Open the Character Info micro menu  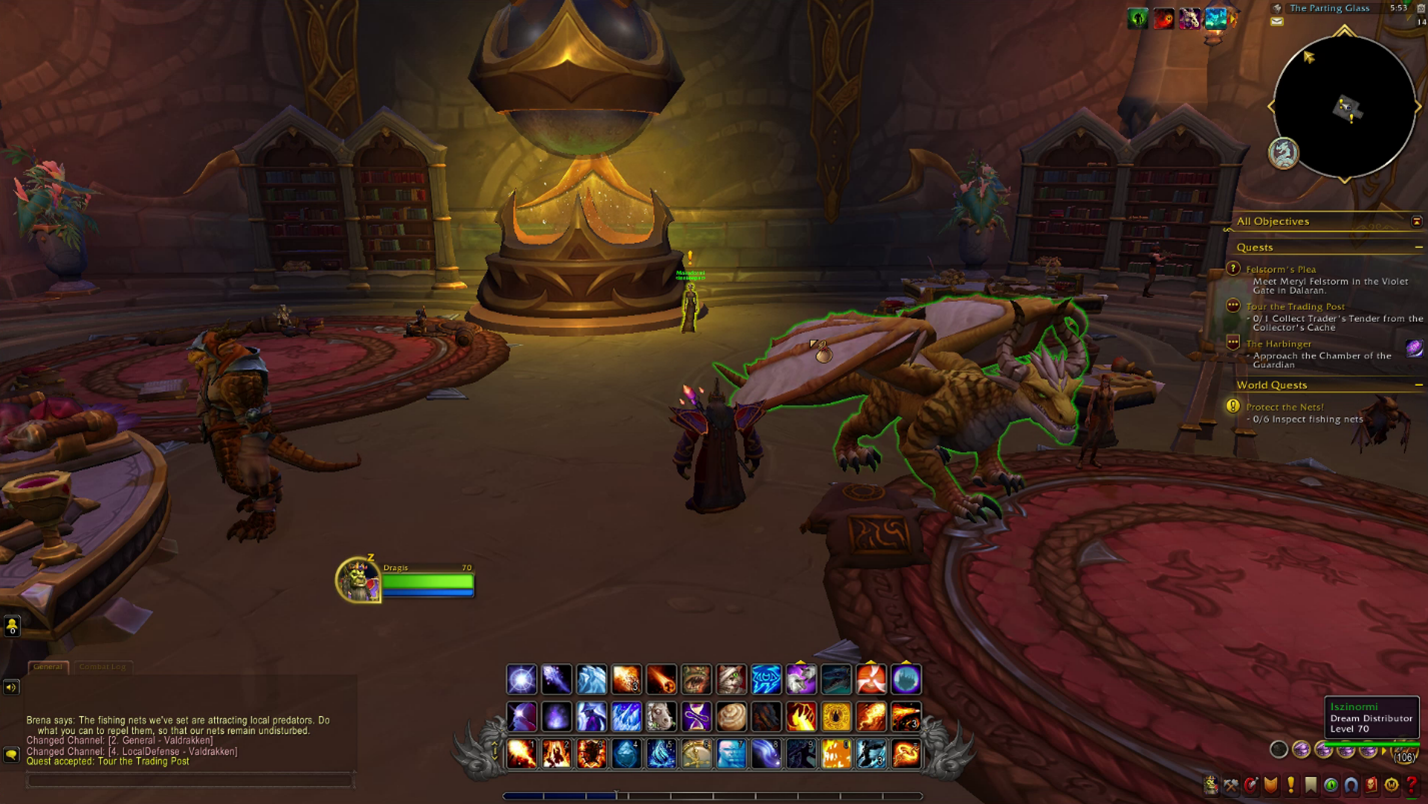[1211, 785]
